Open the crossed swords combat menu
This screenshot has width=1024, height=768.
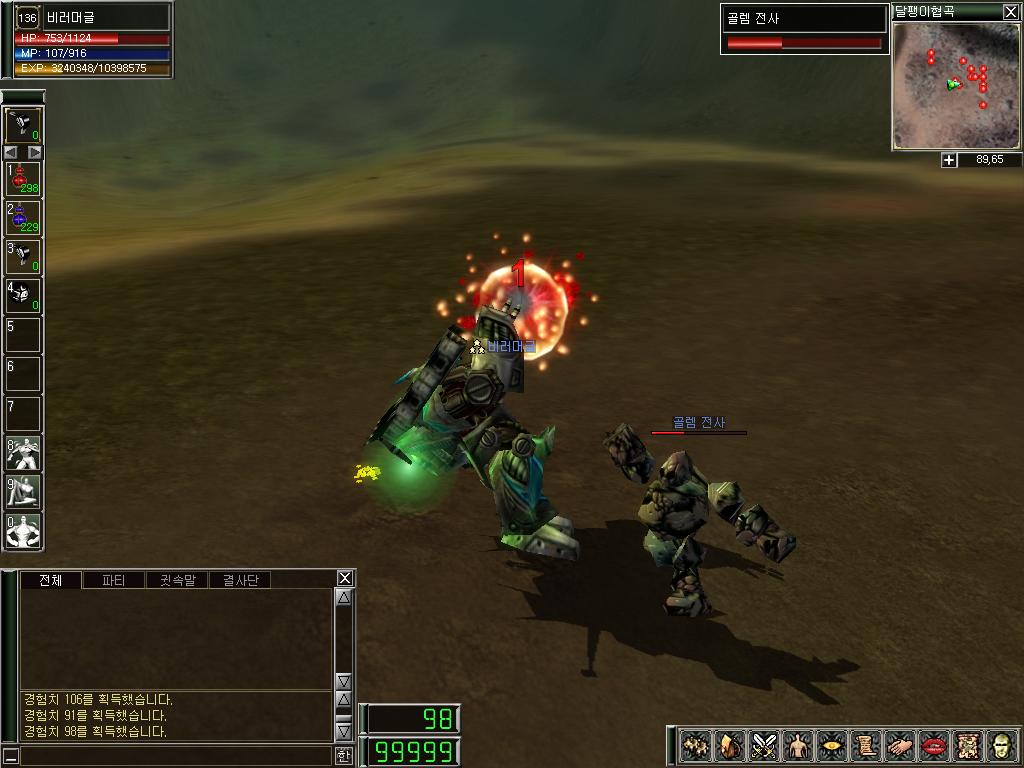[x=765, y=746]
